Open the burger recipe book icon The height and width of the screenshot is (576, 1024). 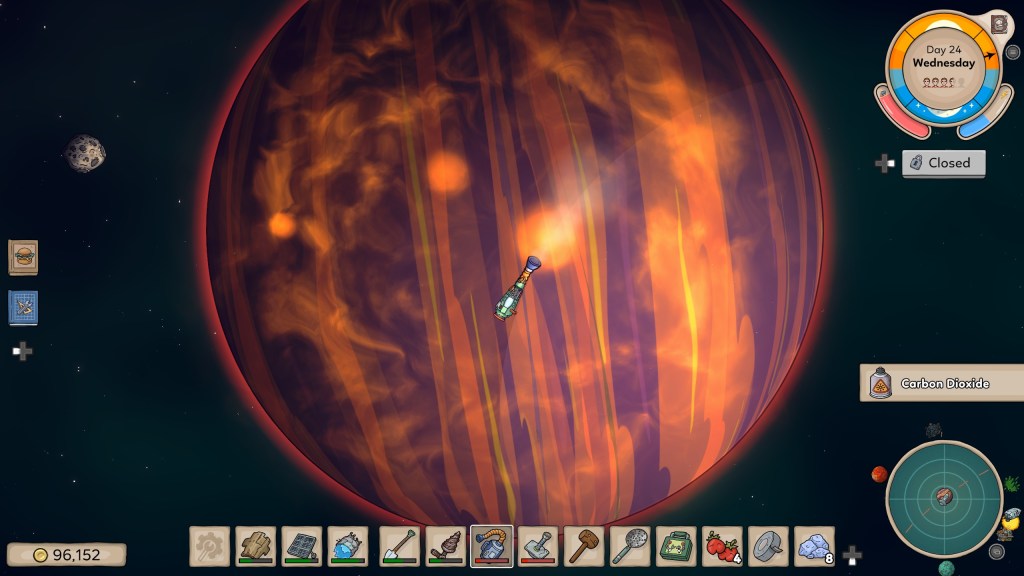coord(23,257)
